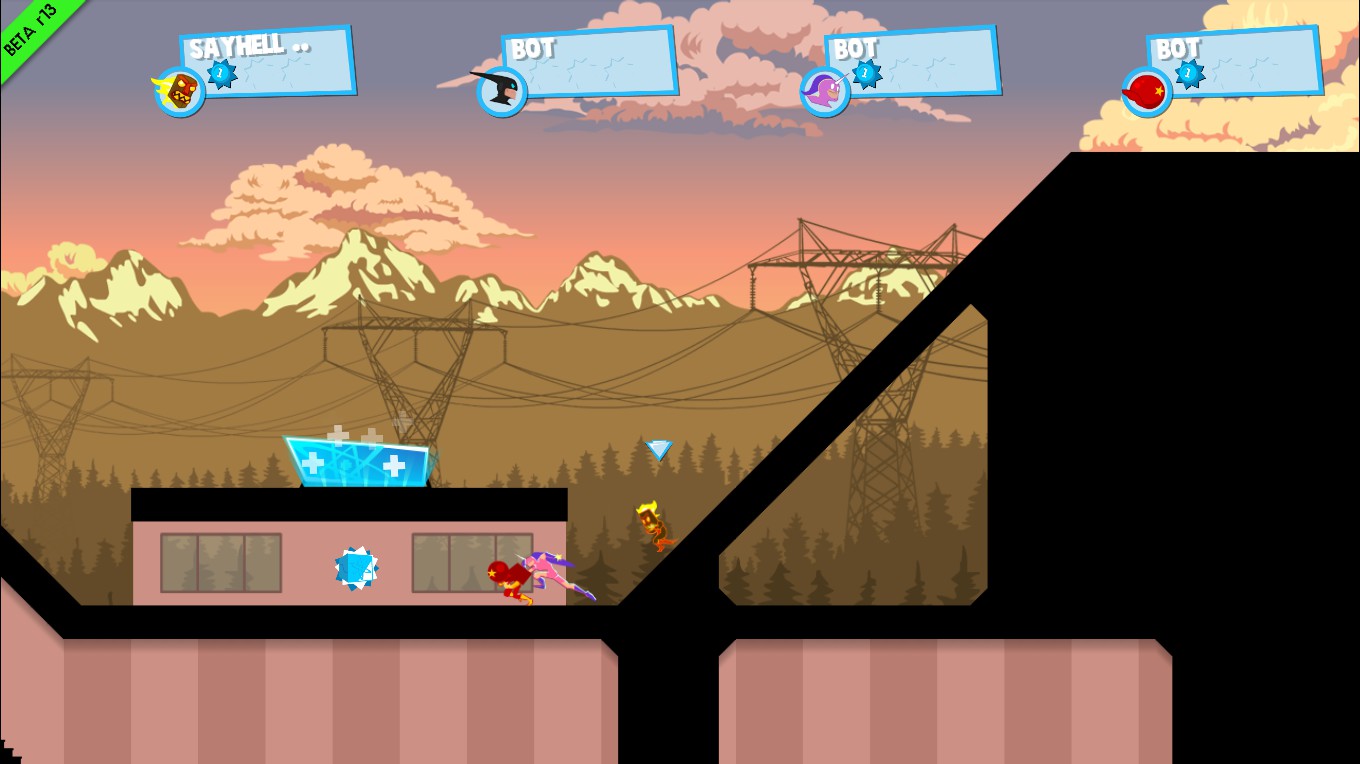This screenshot has height=764, width=1360.
Task: Collect the small diamond floating above the runner
Action: 658,450
